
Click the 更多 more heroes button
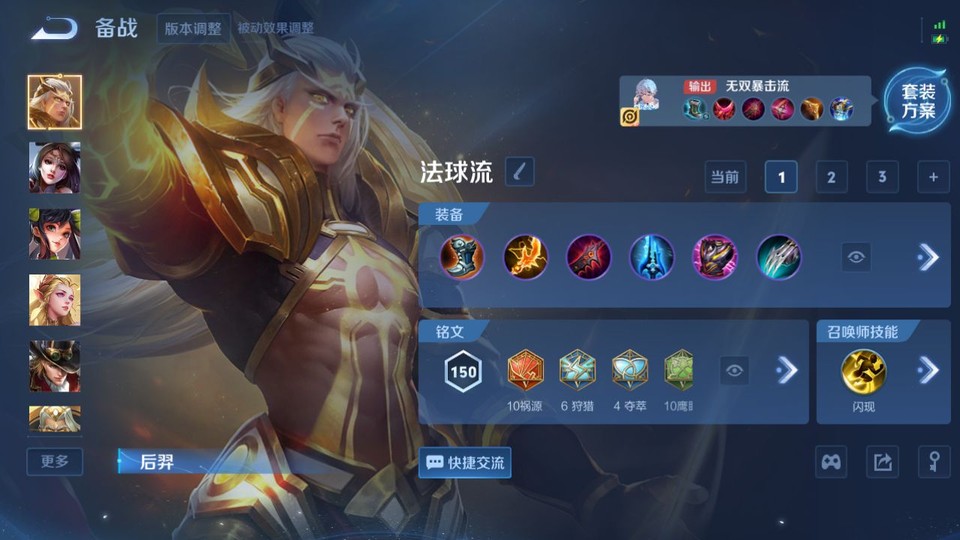click(x=55, y=461)
